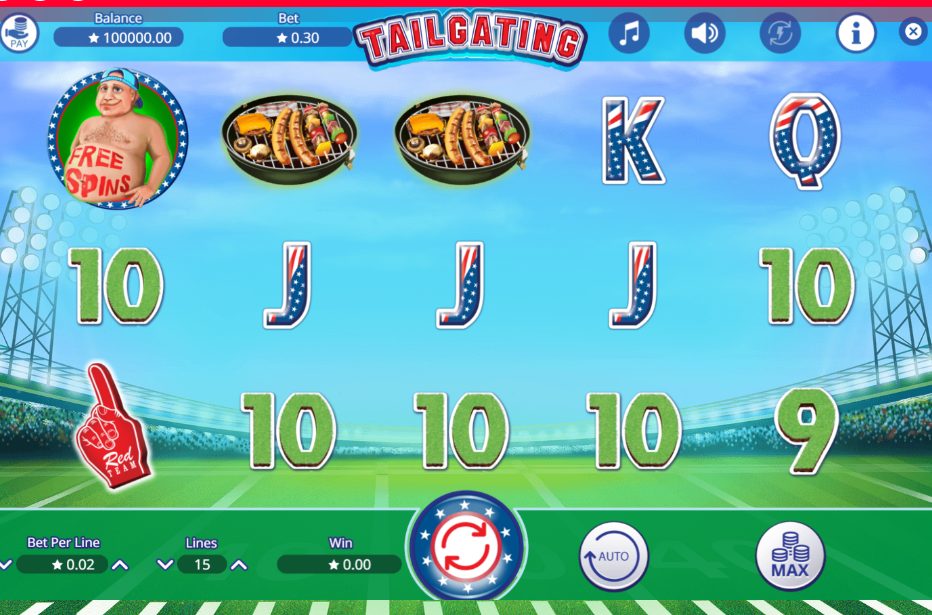Increase the Bet Per Line value
The width and height of the screenshot is (932, 615).
click(120, 565)
